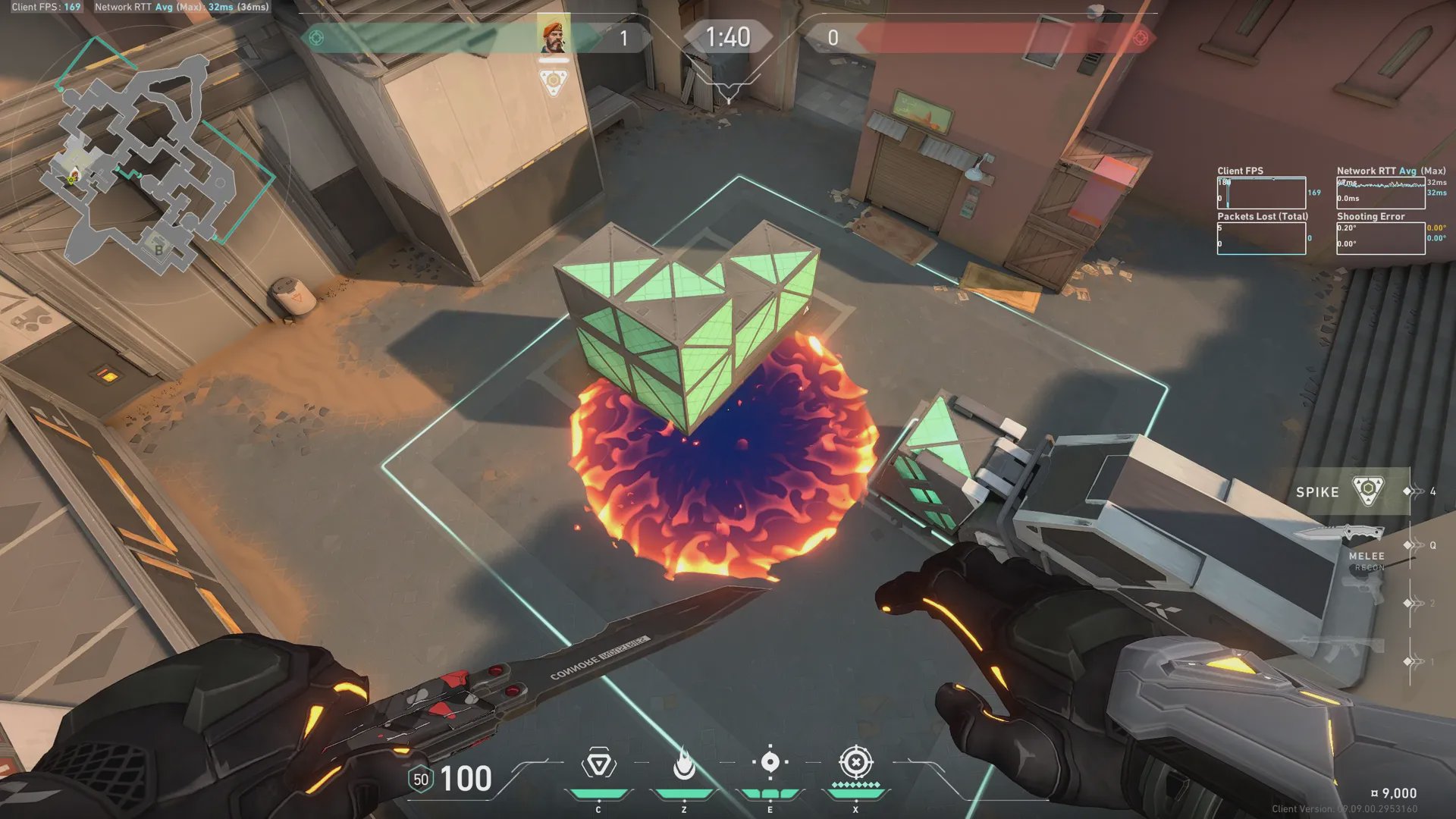Screen dimensions: 1456x819
Task: Activate the Stim Beacon ability icon
Action: pos(598,764)
